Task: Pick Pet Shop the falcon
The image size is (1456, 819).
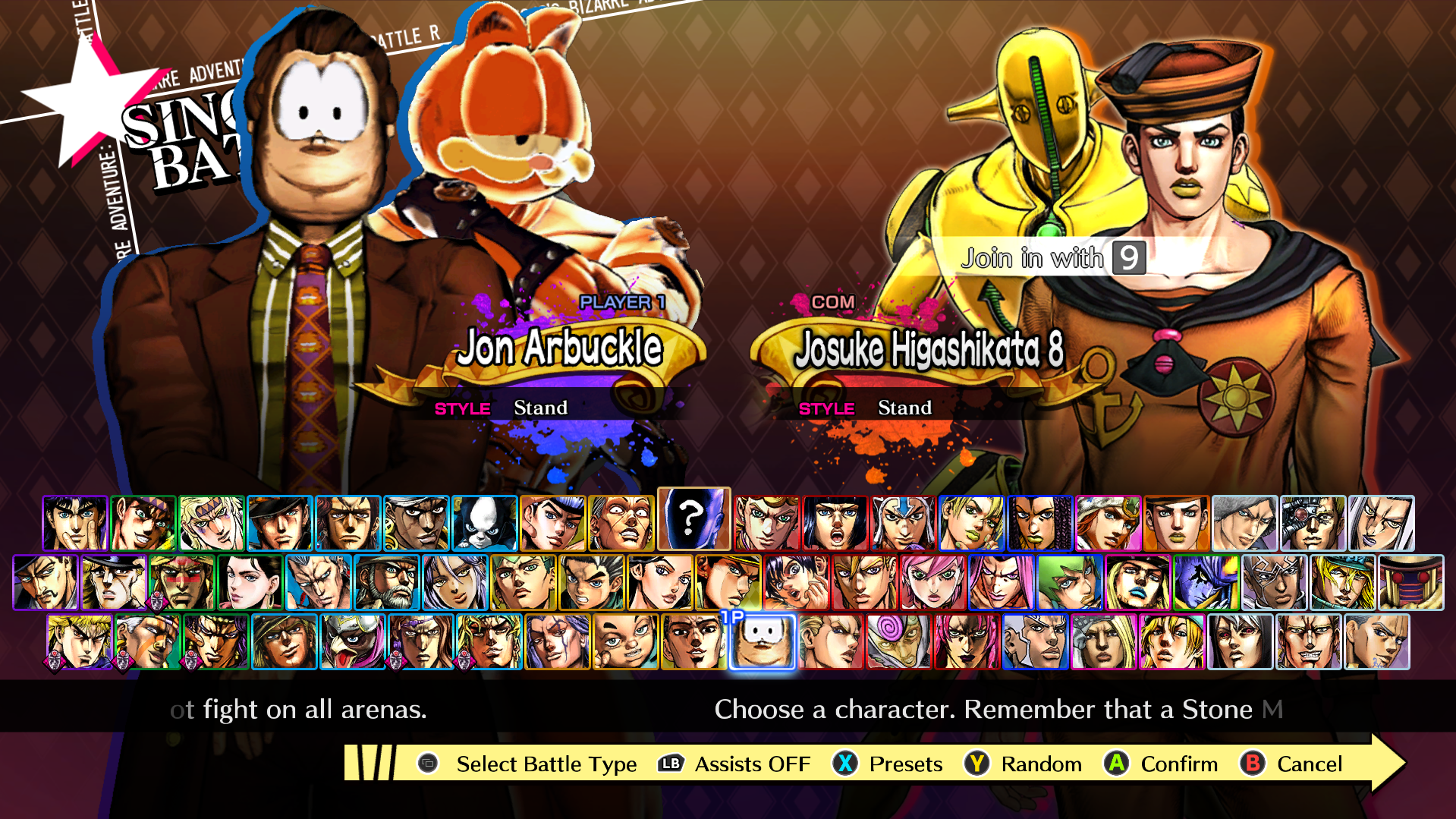Action: 353,642
